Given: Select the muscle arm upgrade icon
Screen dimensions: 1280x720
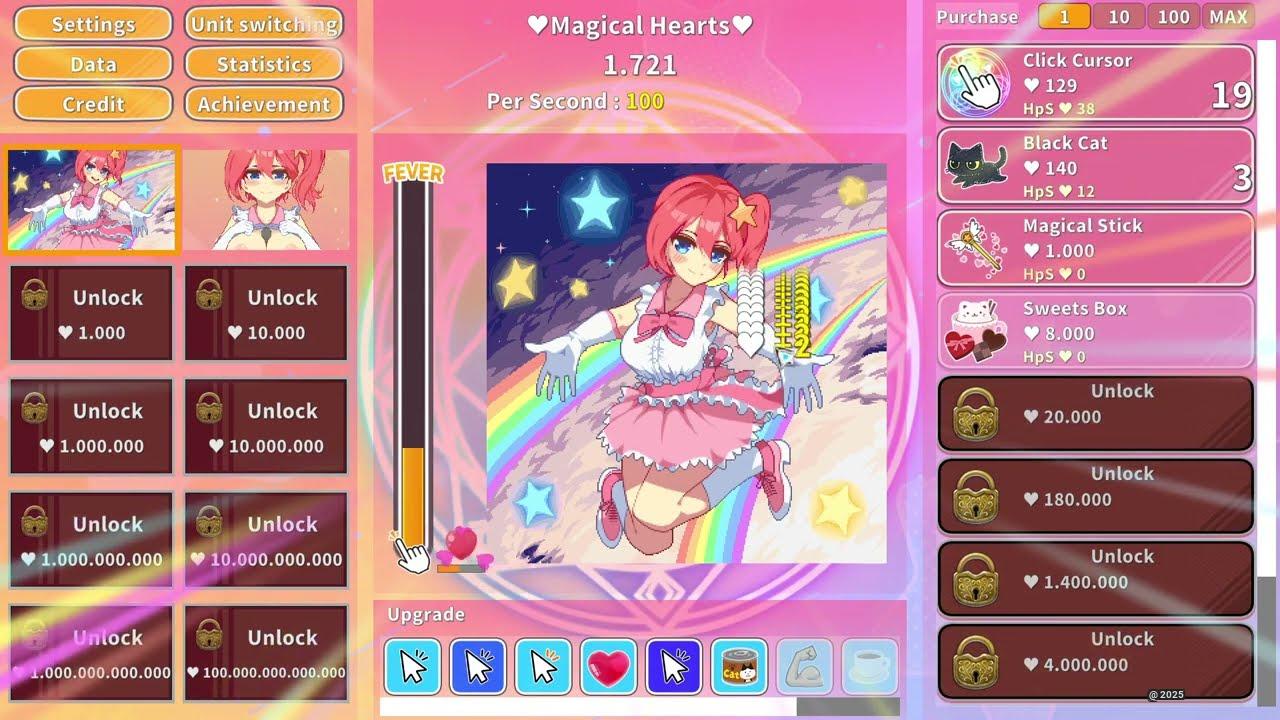Looking at the screenshot, I should 807,666.
